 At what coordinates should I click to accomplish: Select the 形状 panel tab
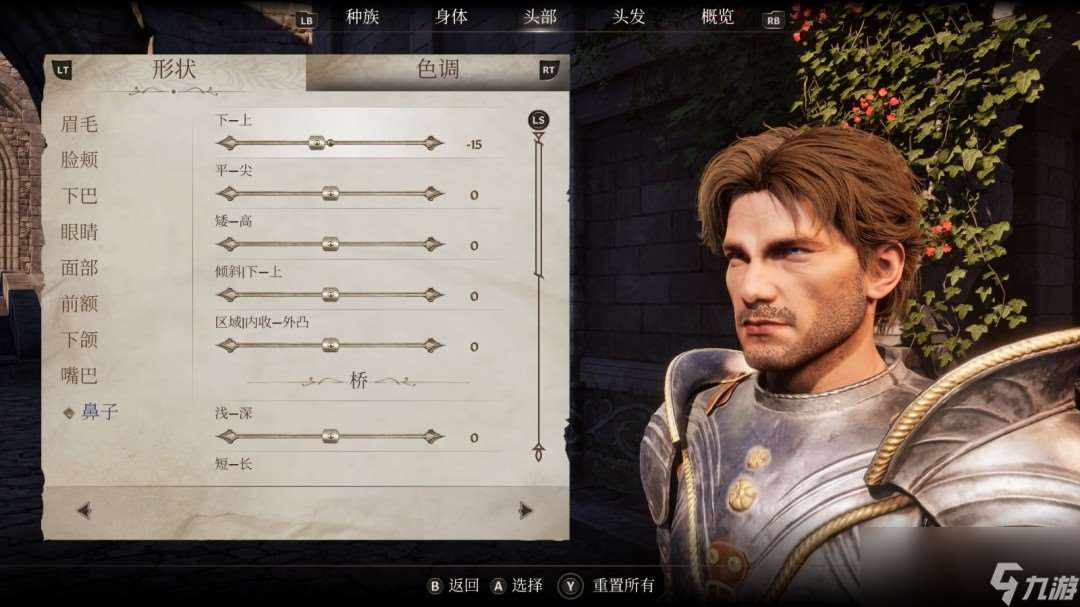[x=173, y=70]
